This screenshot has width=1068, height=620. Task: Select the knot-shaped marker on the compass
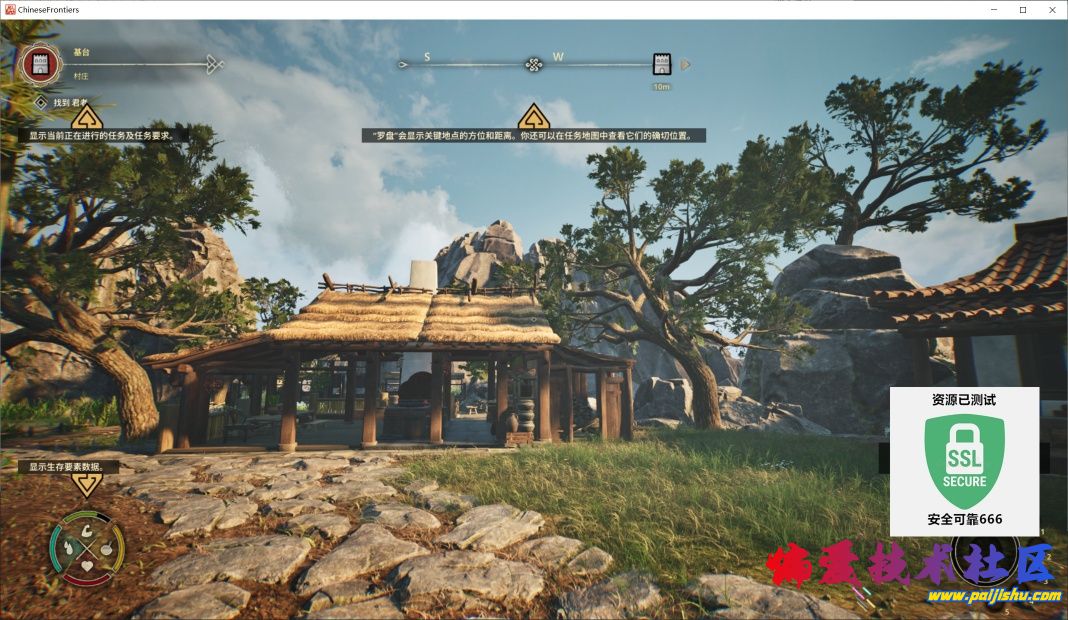point(534,65)
